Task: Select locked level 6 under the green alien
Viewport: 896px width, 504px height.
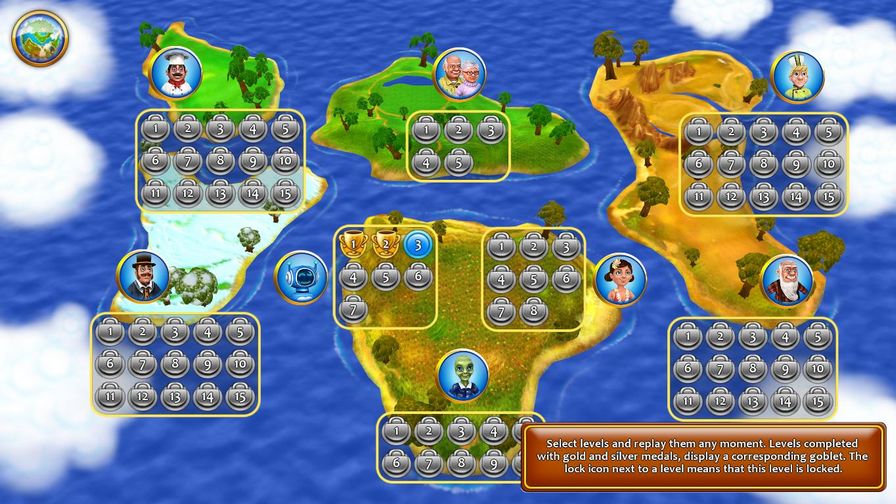Action: tap(397, 463)
